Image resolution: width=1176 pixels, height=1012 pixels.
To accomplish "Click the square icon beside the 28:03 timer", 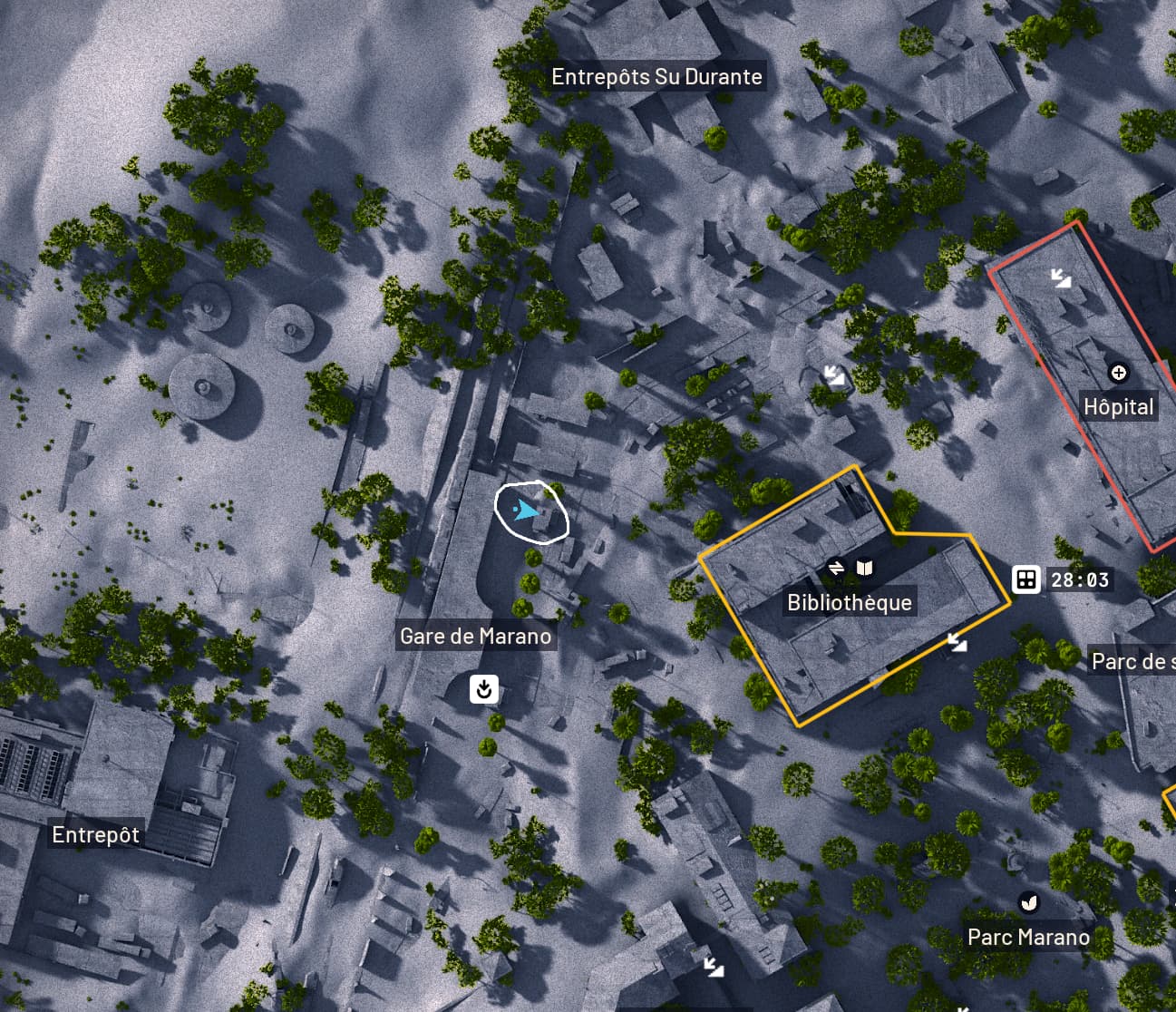I will [1025, 579].
